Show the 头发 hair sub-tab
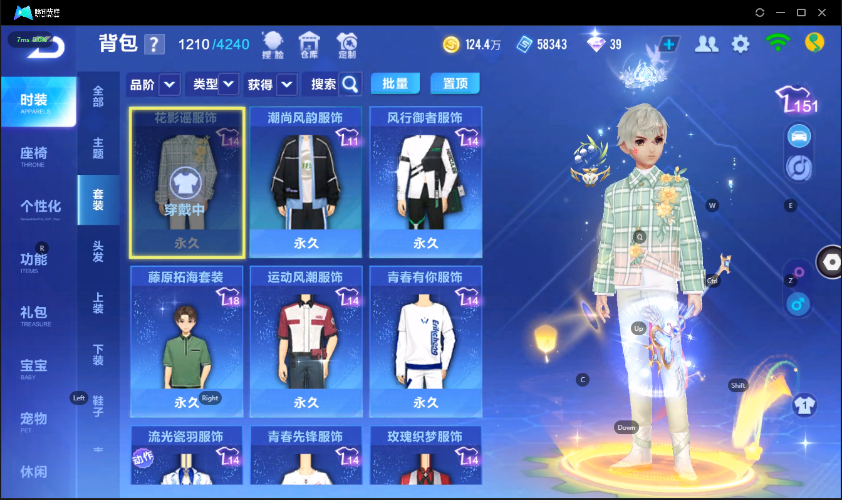The width and height of the screenshot is (842, 500). pyautogui.click(x=98, y=251)
